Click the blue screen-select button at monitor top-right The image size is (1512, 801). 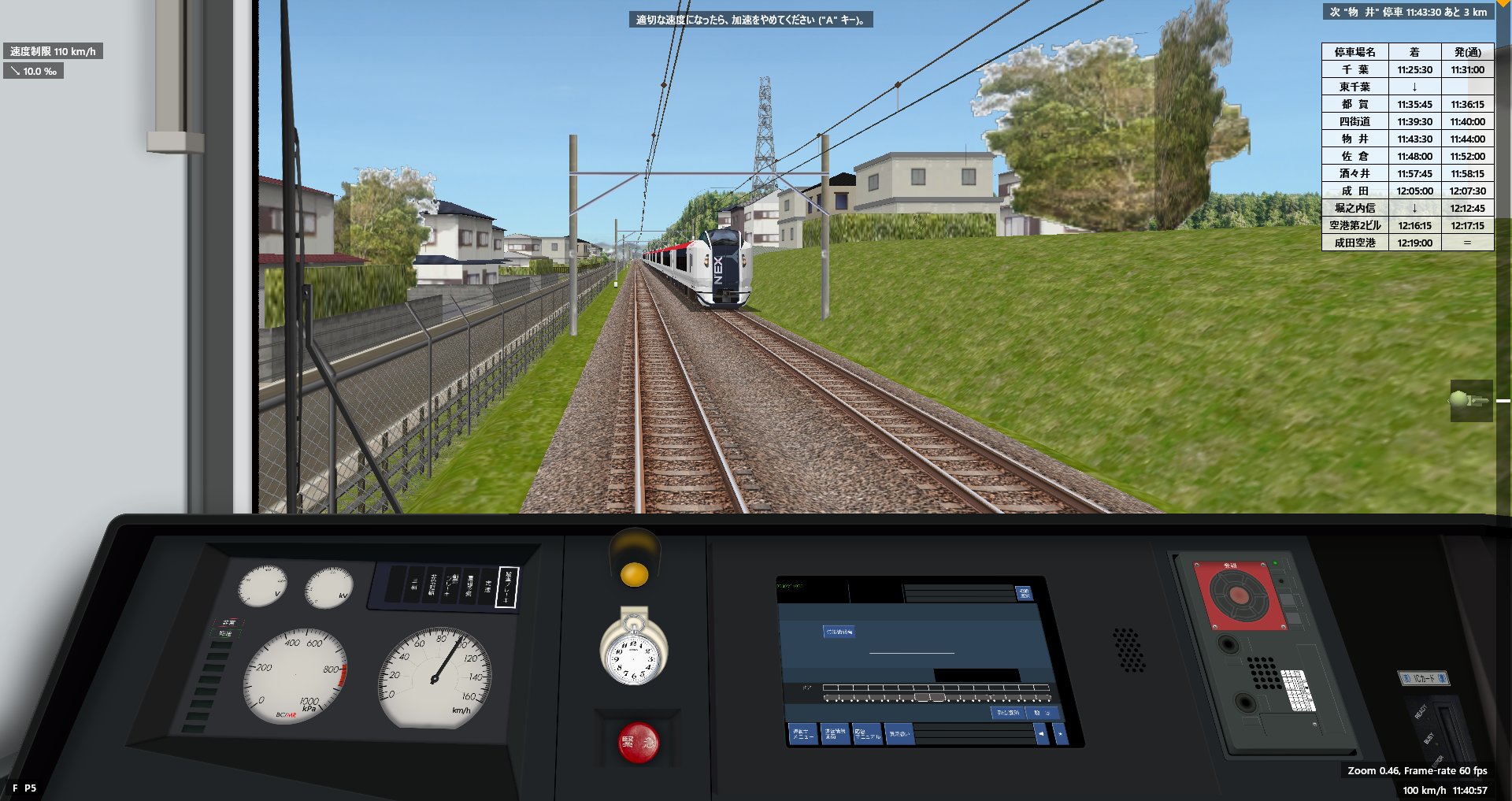click(1024, 593)
